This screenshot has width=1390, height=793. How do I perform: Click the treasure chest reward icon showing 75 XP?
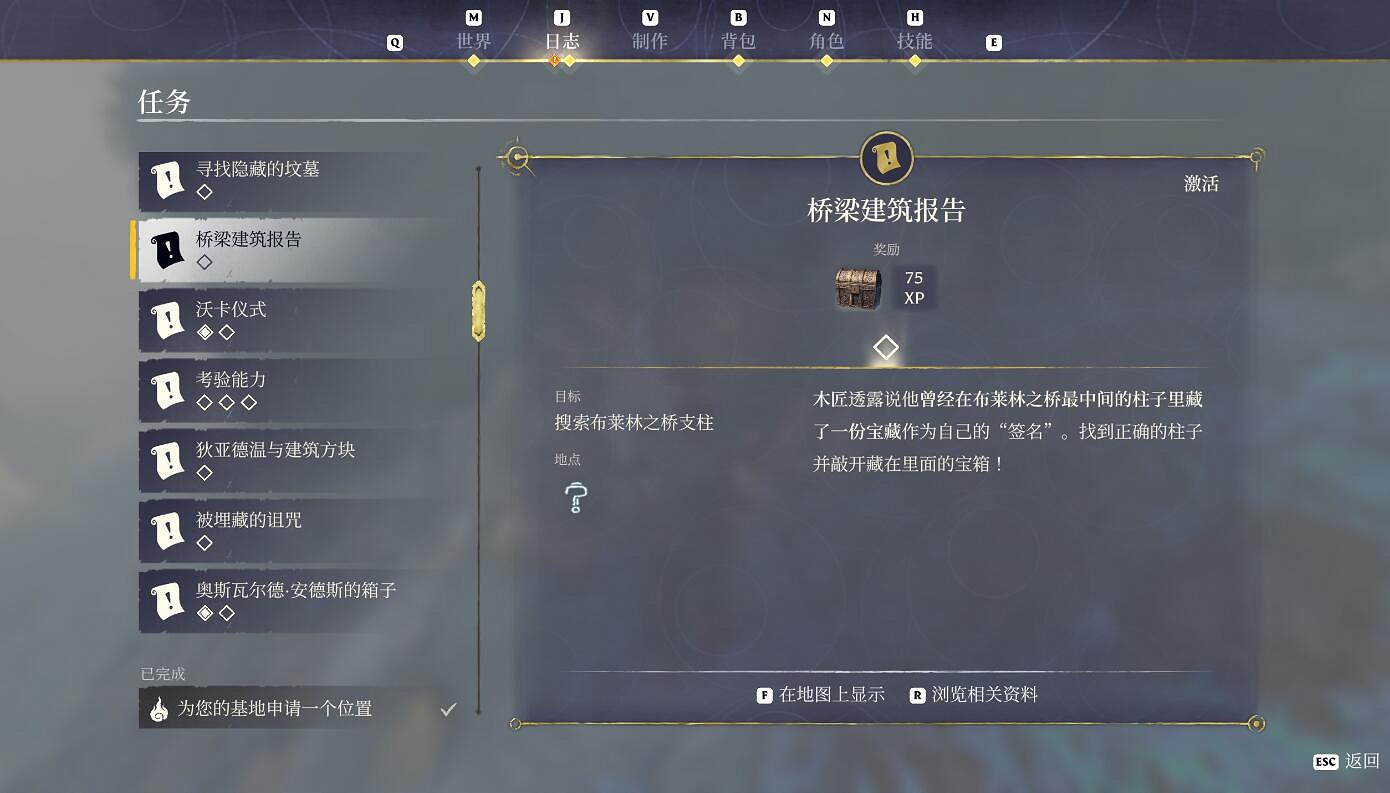(857, 288)
